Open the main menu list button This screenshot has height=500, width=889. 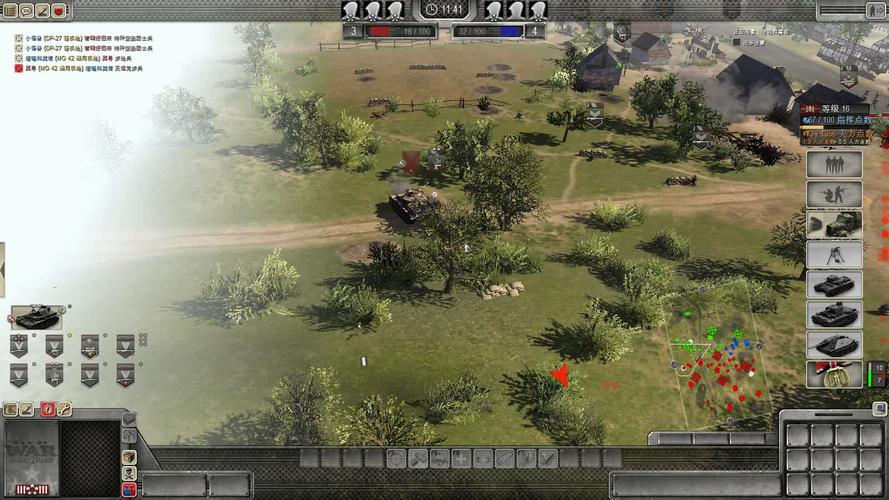(x=10, y=10)
